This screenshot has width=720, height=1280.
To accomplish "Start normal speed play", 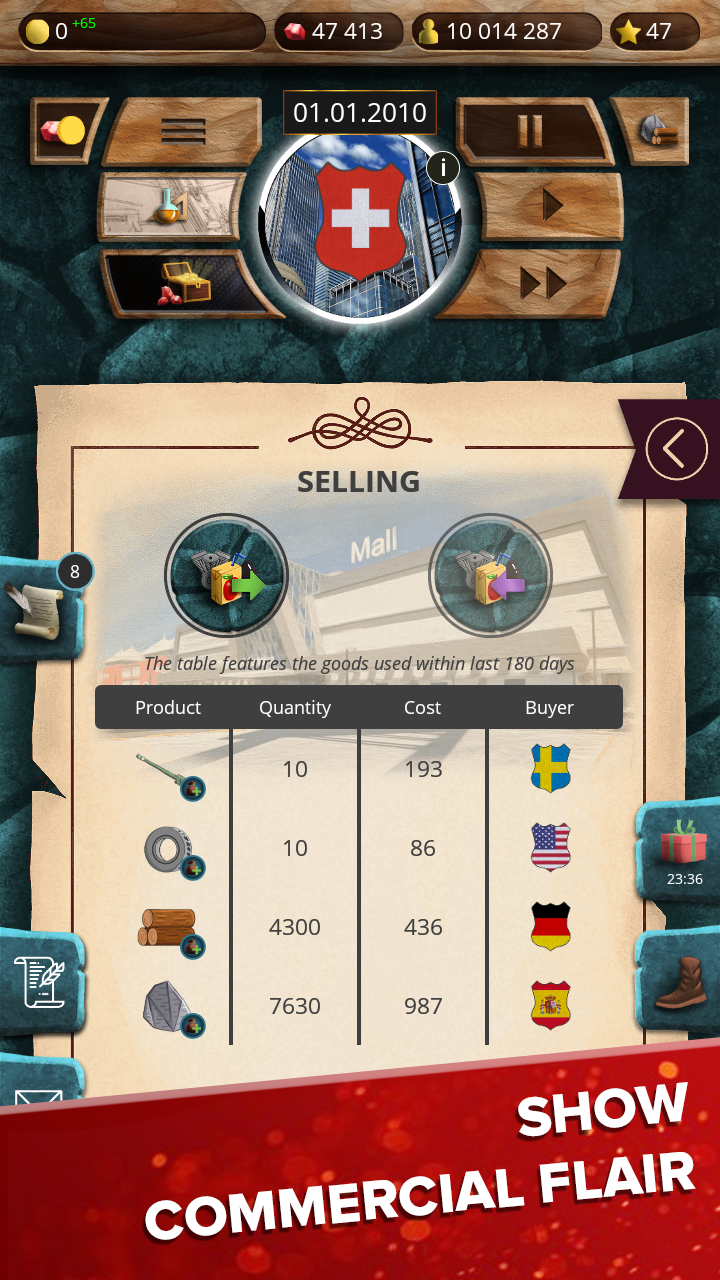I will (x=550, y=206).
